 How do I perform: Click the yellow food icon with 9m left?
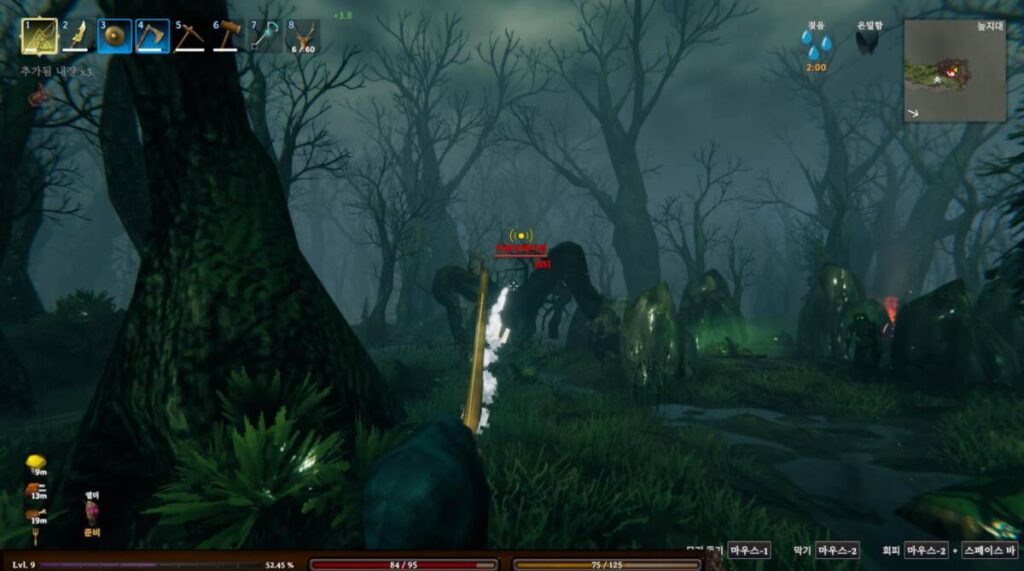click(x=36, y=463)
